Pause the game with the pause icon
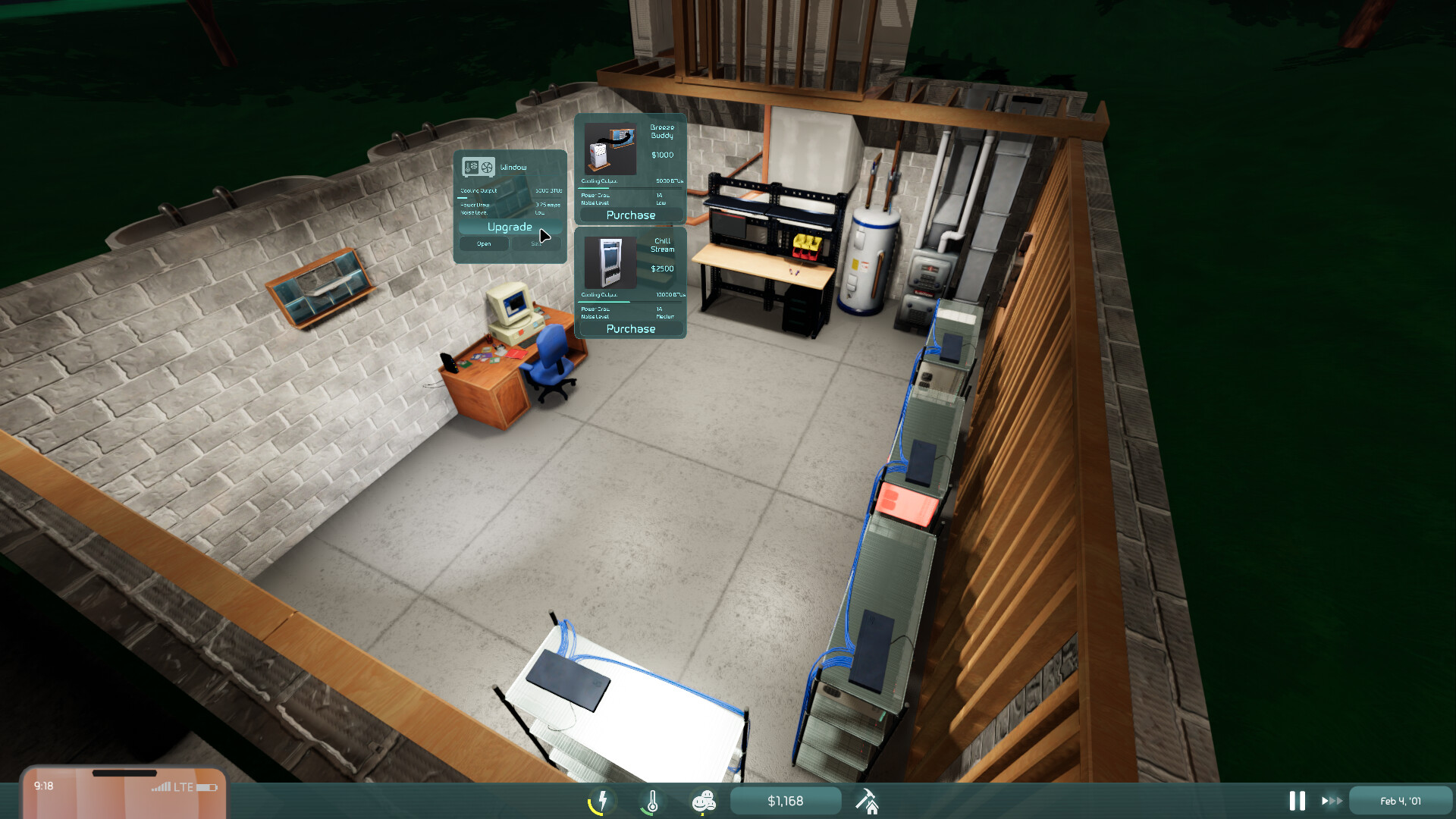 pyautogui.click(x=1297, y=800)
